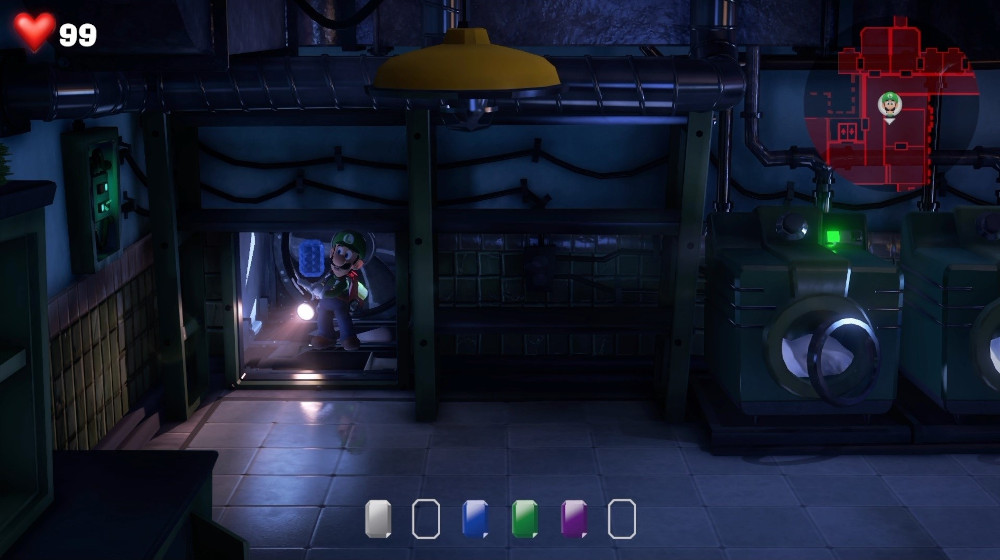Image resolution: width=1000 pixels, height=560 pixels.
Task: Click Luigi's marker on the minimap
Action: (889, 104)
